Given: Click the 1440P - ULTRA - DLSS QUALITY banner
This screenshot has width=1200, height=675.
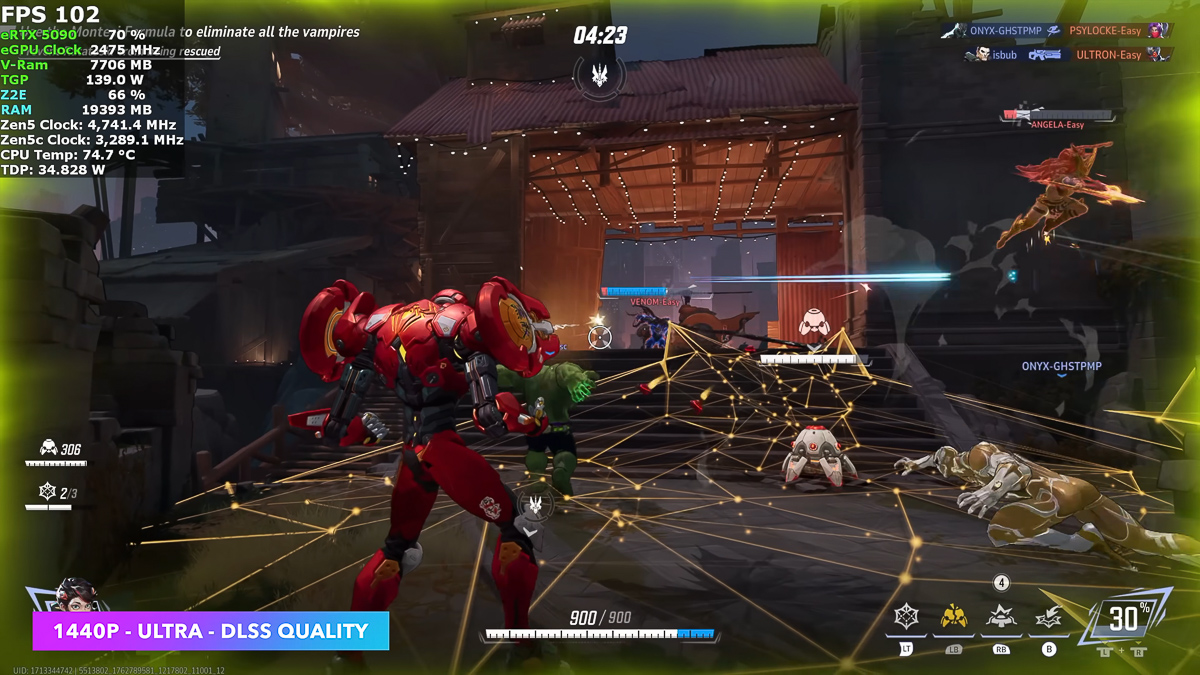Looking at the screenshot, I should (210, 631).
